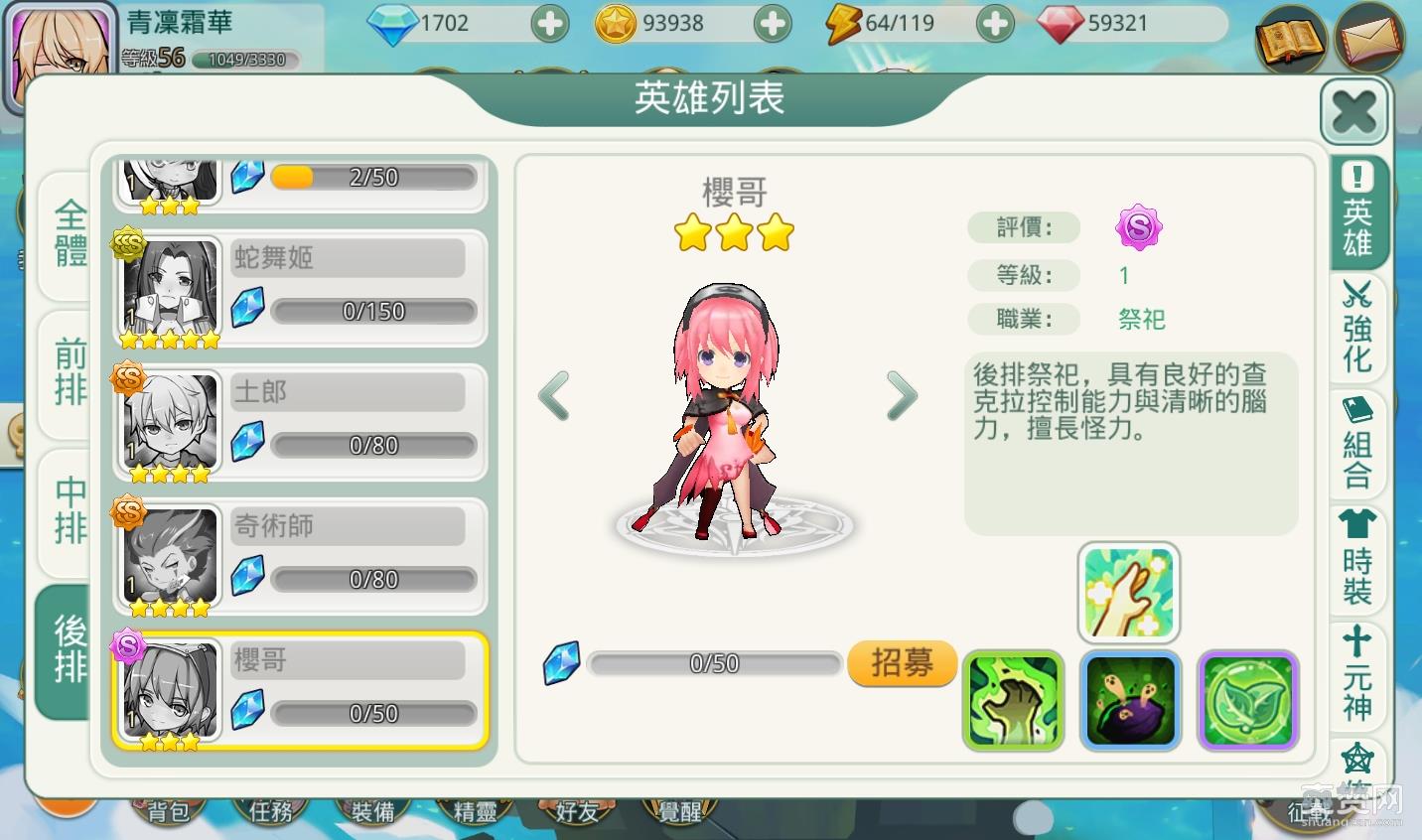The image size is (1422, 840).
Task: Open the book/journal icon in top corner
Action: (x=1291, y=42)
